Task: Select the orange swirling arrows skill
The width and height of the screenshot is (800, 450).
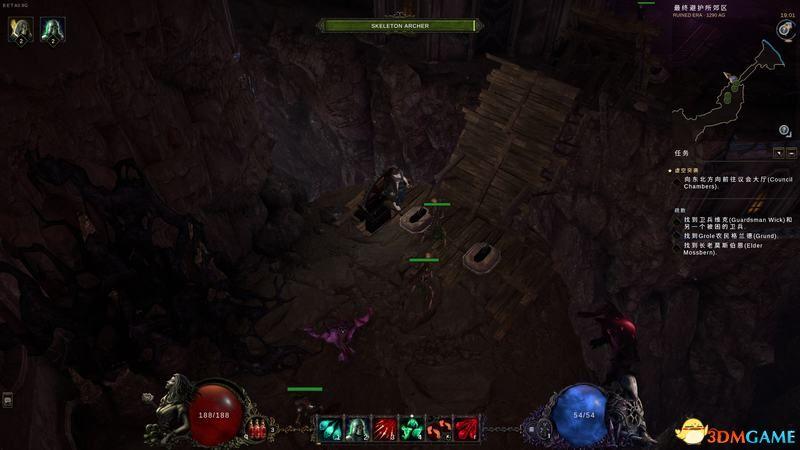Action: point(437,429)
